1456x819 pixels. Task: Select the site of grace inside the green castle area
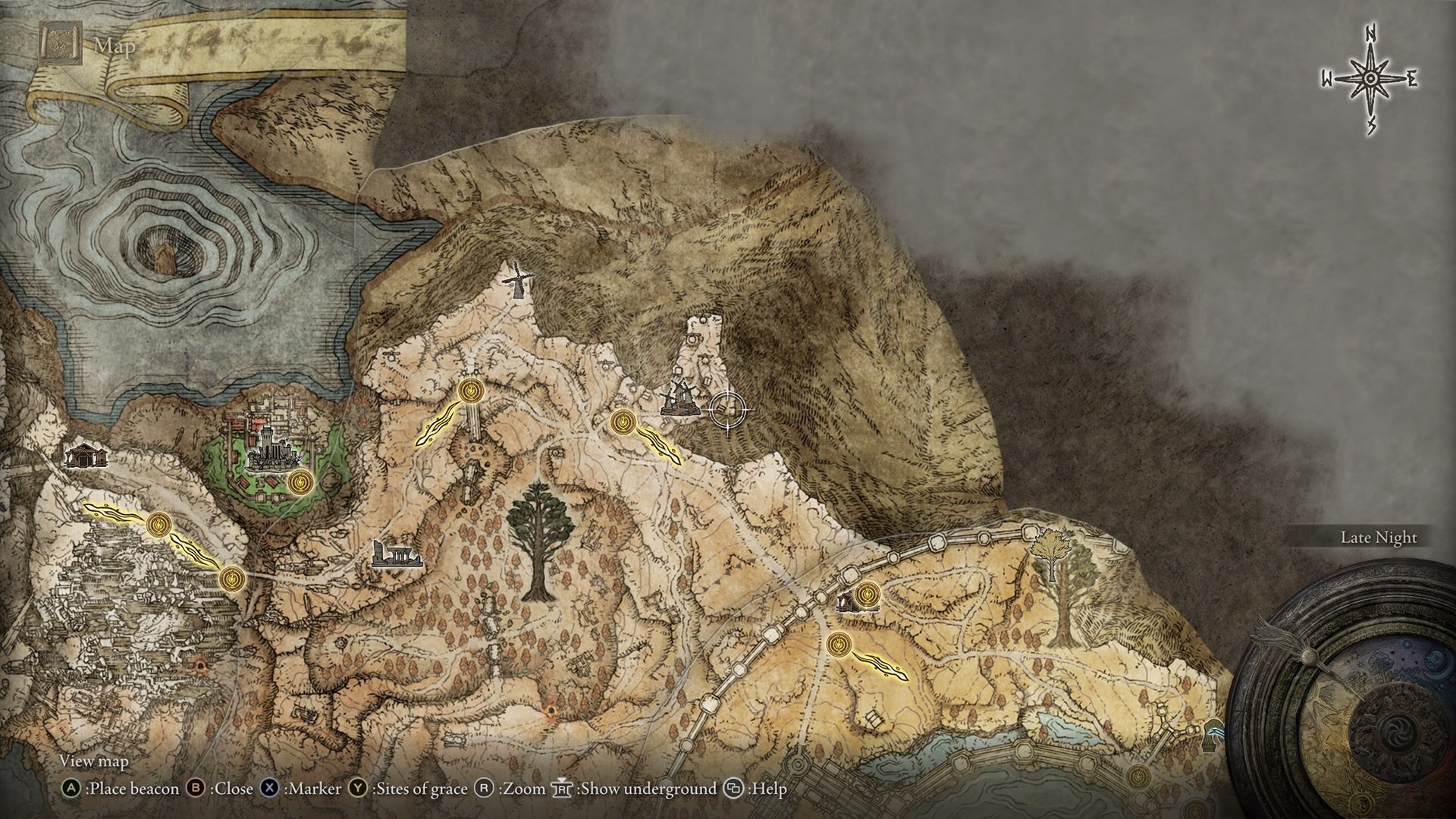click(302, 481)
